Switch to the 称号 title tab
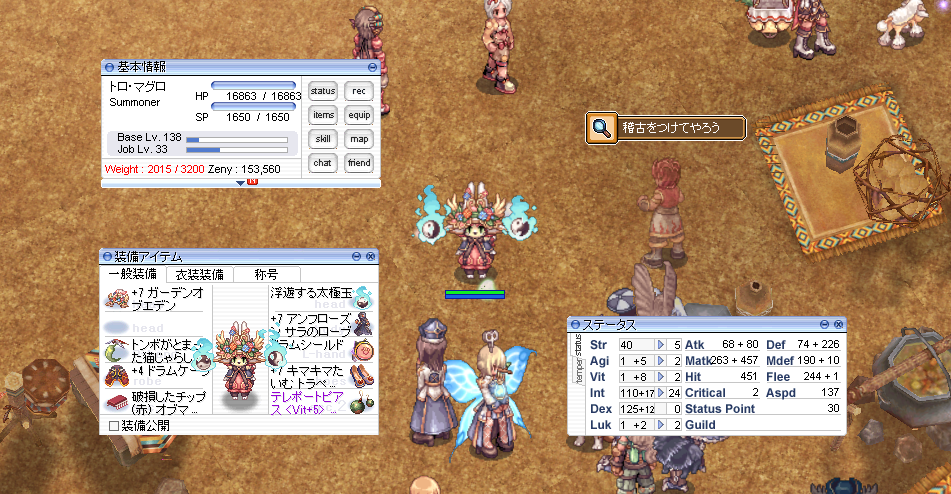Viewport: 951px width, 494px height. (266, 274)
